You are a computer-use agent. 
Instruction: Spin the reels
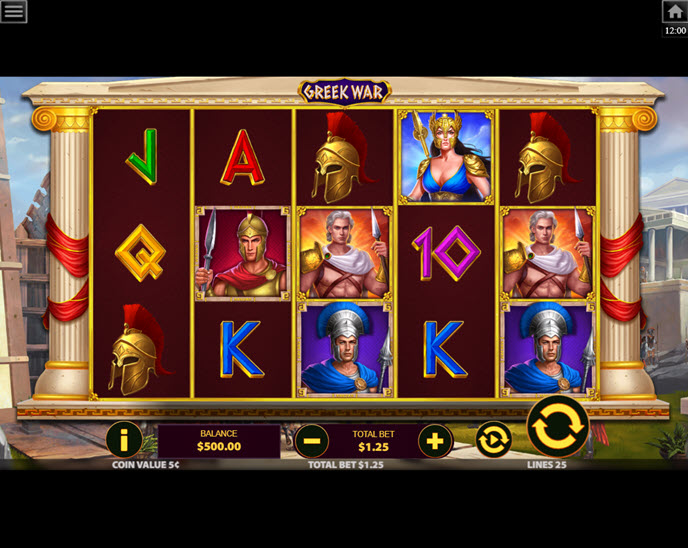click(557, 427)
